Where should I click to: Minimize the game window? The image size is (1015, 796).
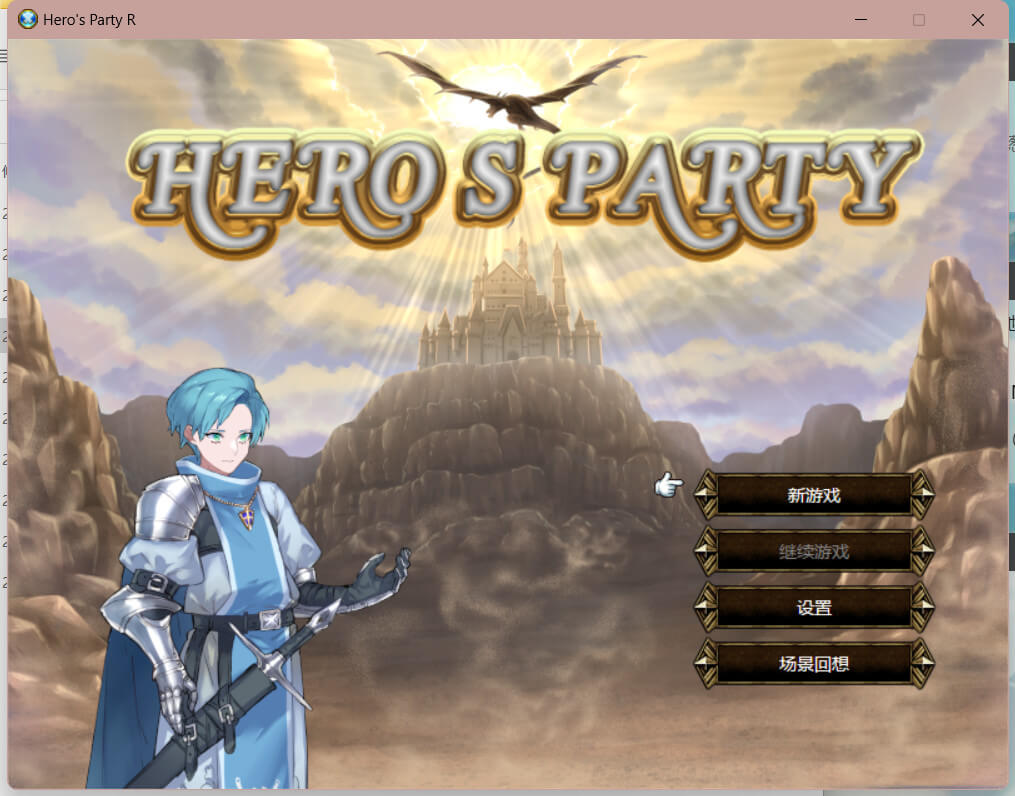click(861, 20)
